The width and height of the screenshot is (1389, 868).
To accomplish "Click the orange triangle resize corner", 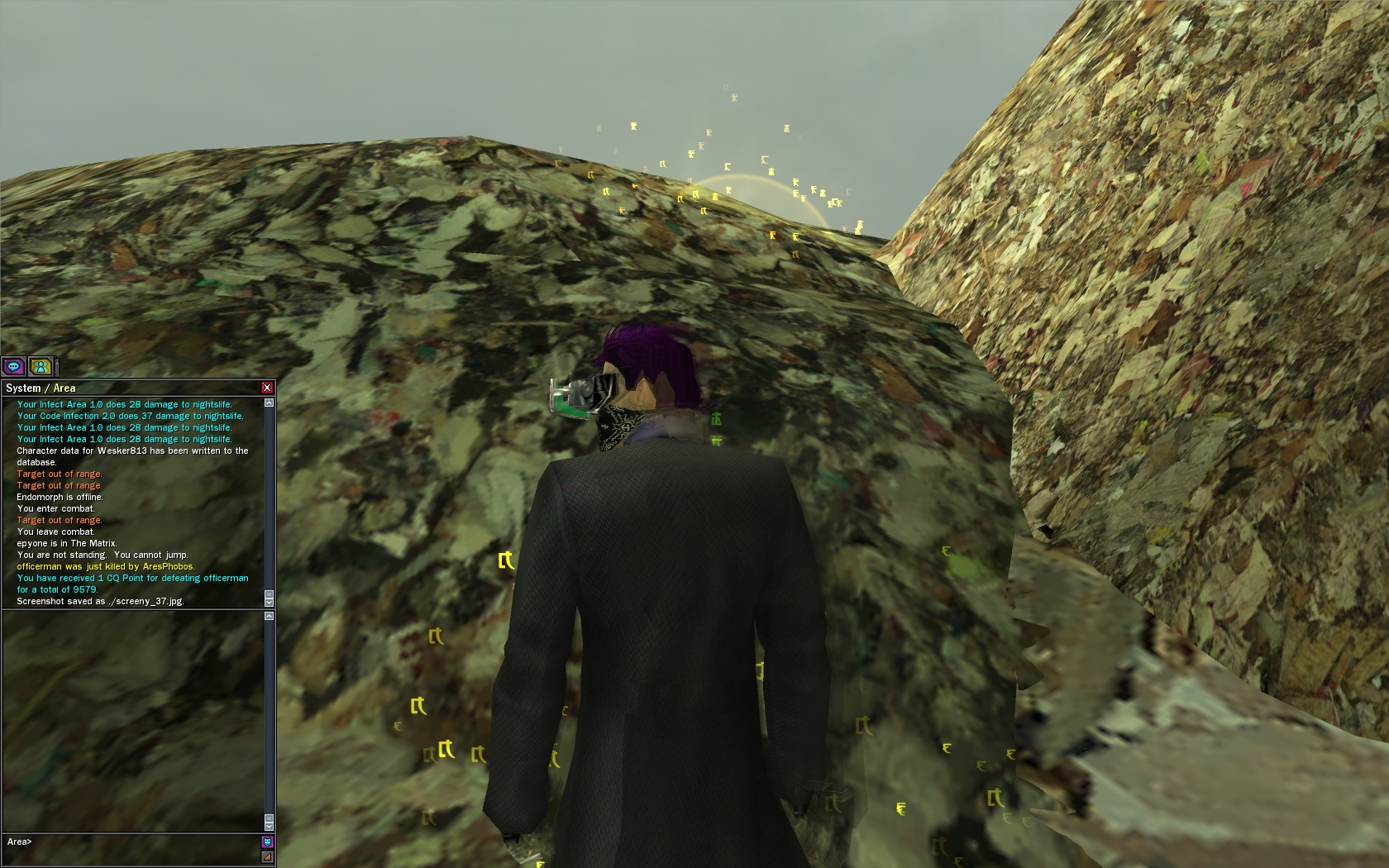I will tap(267, 857).
